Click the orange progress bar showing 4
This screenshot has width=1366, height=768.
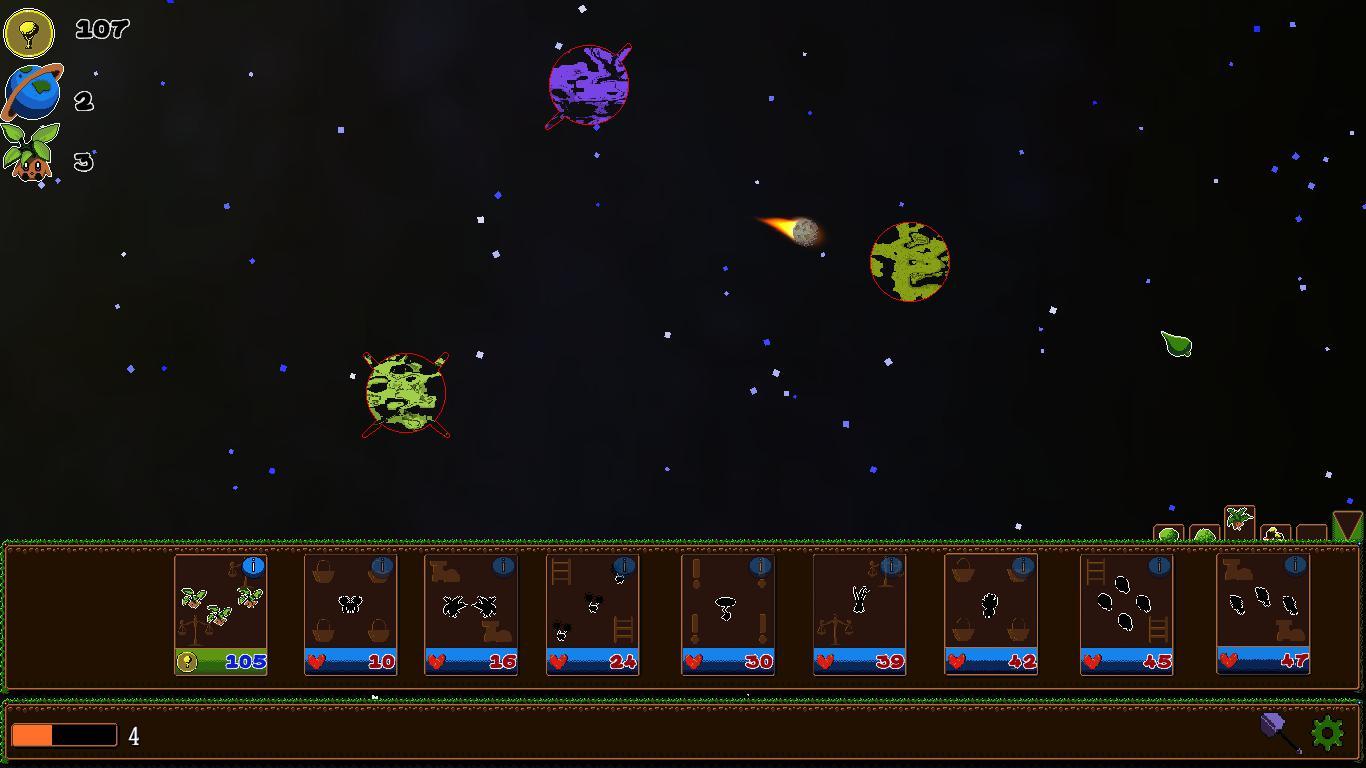pyautogui.click(x=65, y=734)
